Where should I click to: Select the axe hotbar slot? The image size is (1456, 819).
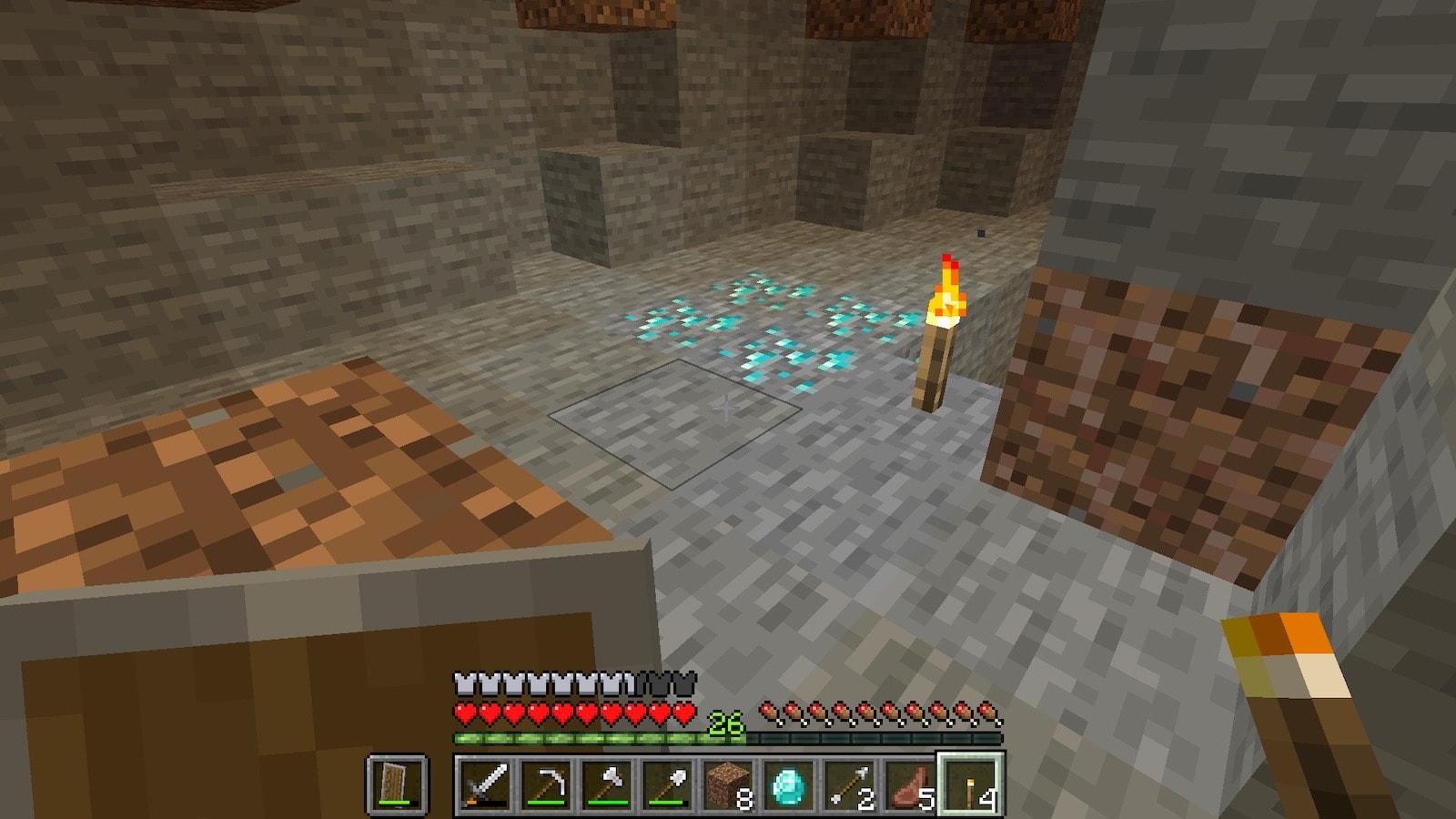tap(607, 784)
